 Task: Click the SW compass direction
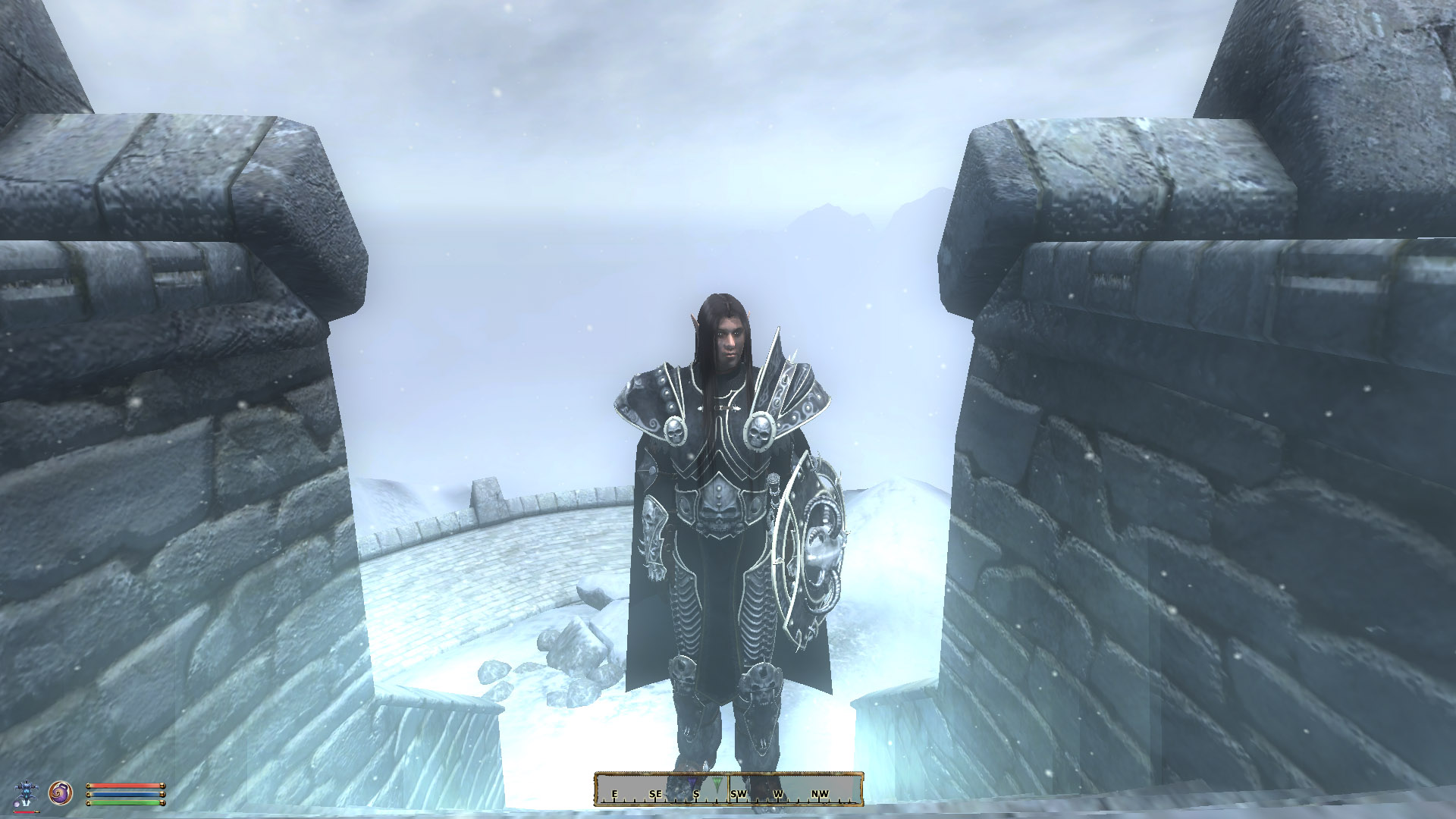coord(739,794)
